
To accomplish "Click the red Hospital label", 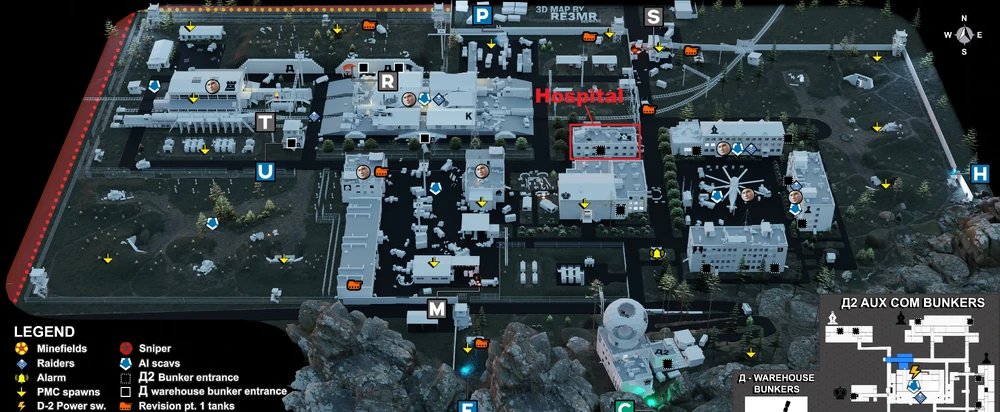I will click(581, 97).
